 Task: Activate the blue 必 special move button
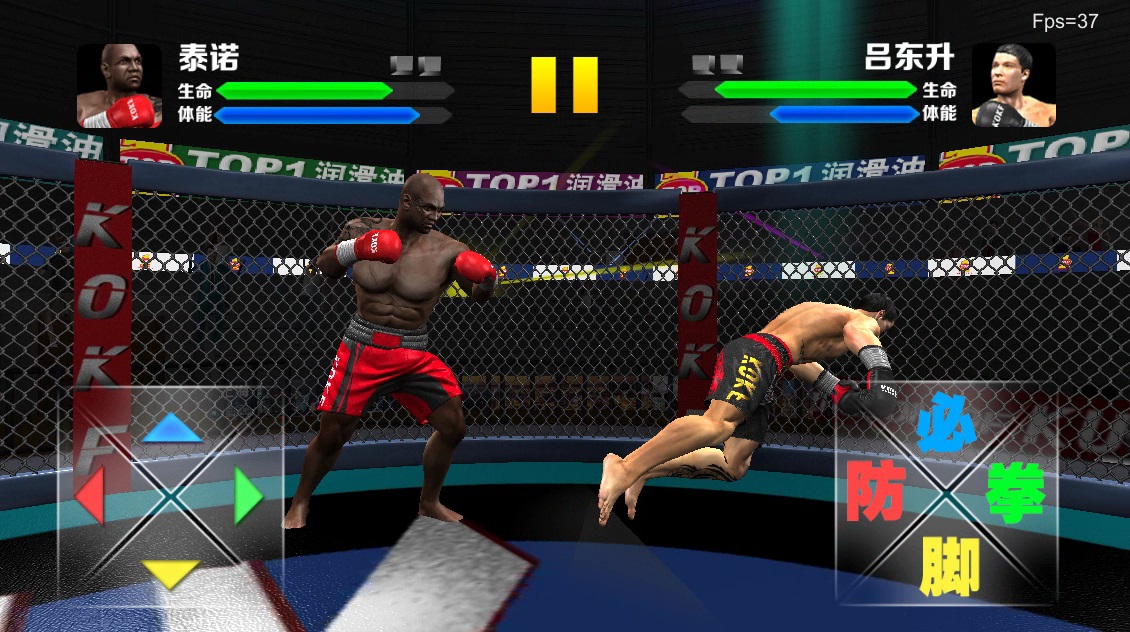click(x=945, y=423)
